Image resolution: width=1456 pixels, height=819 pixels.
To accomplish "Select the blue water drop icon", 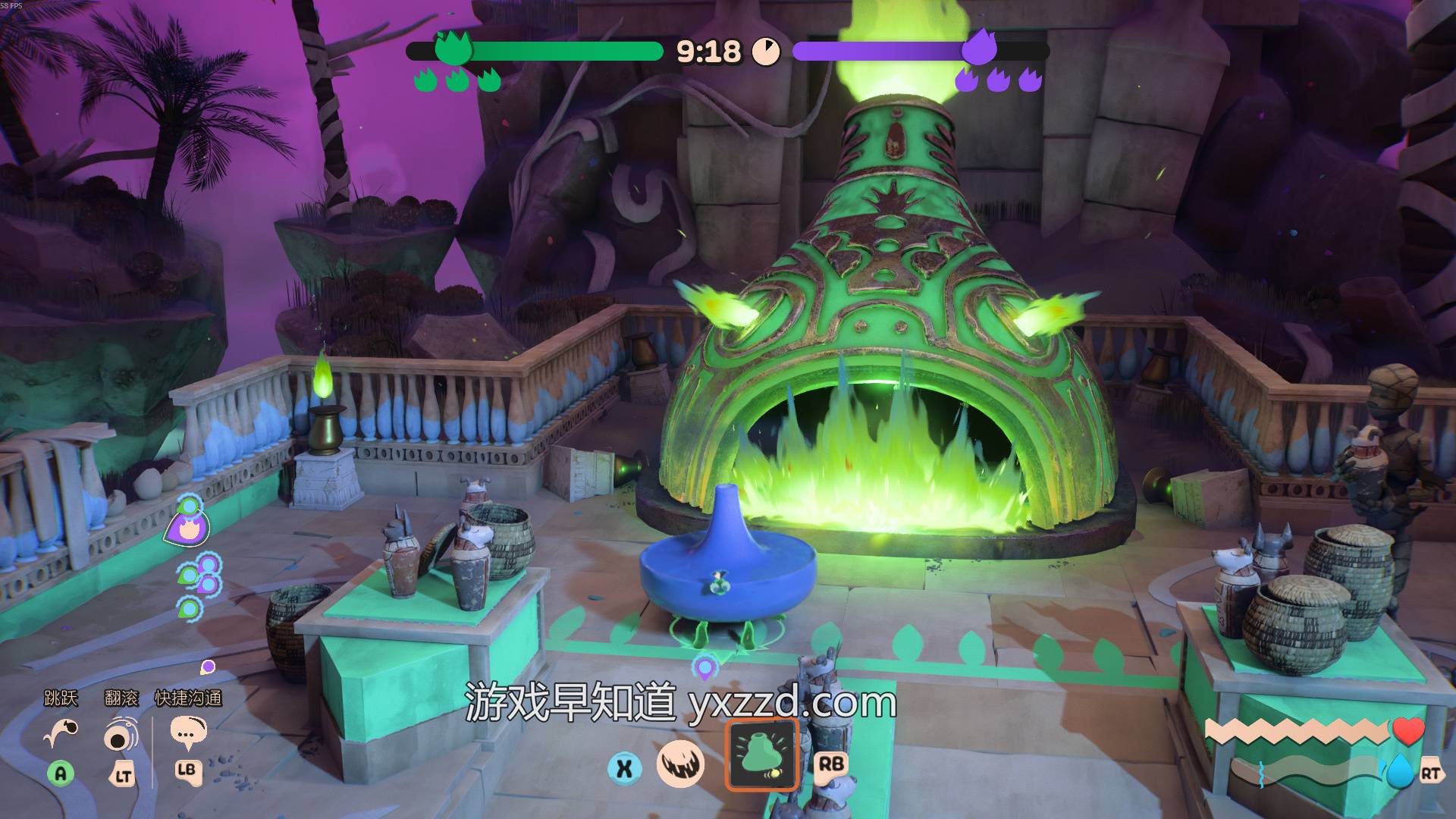I will pos(1400,772).
